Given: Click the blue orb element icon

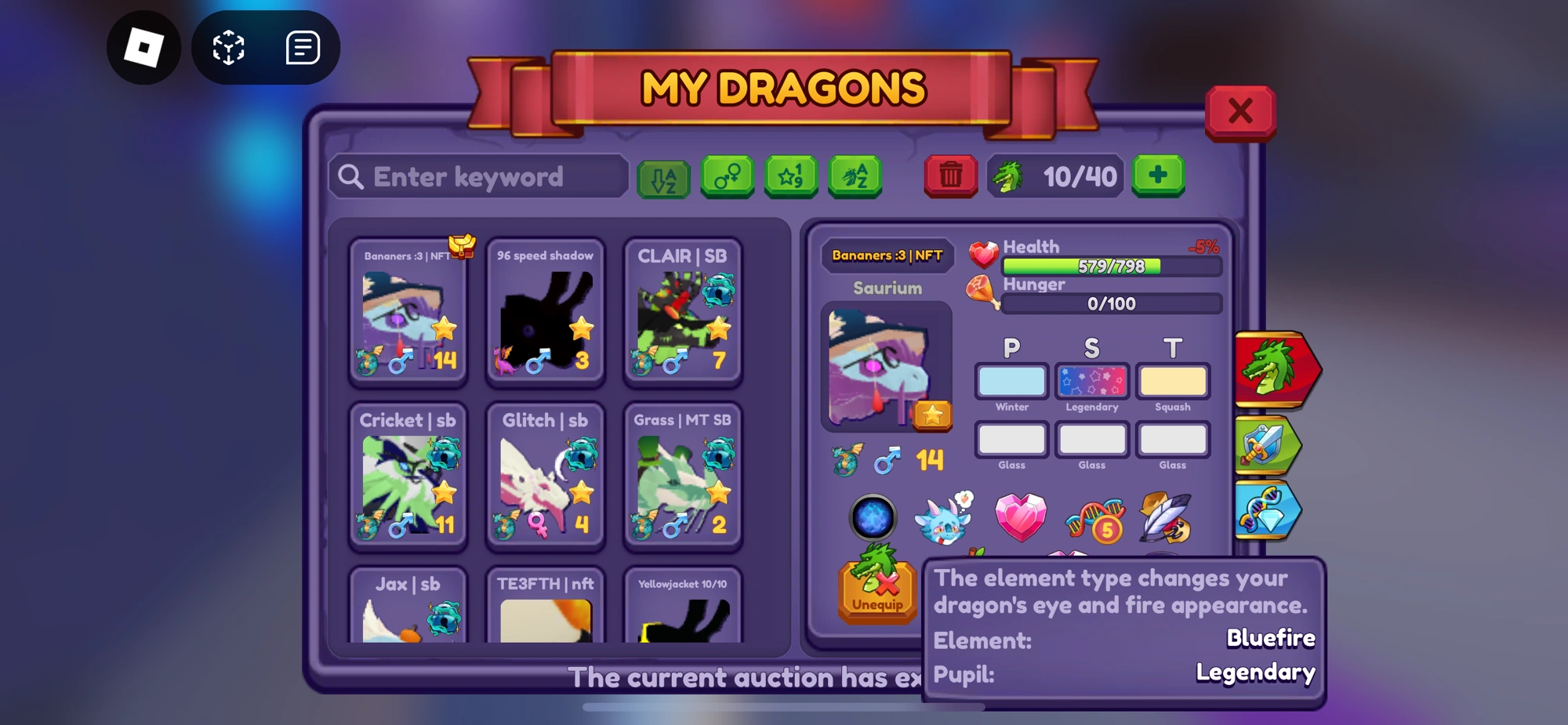Looking at the screenshot, I should (x=875, y=518).
